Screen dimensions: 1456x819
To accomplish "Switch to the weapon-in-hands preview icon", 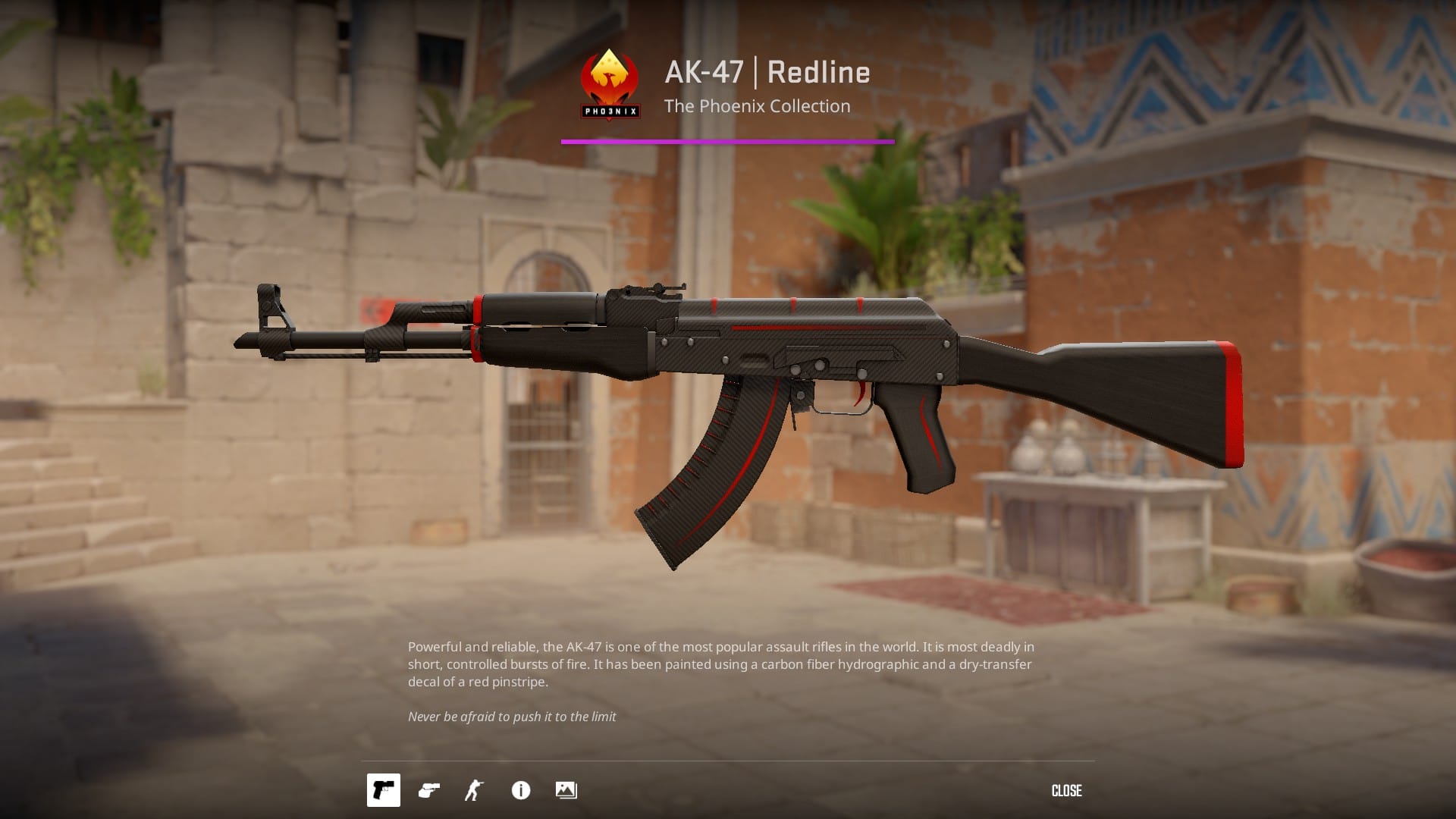I will (x=428, y=790).
